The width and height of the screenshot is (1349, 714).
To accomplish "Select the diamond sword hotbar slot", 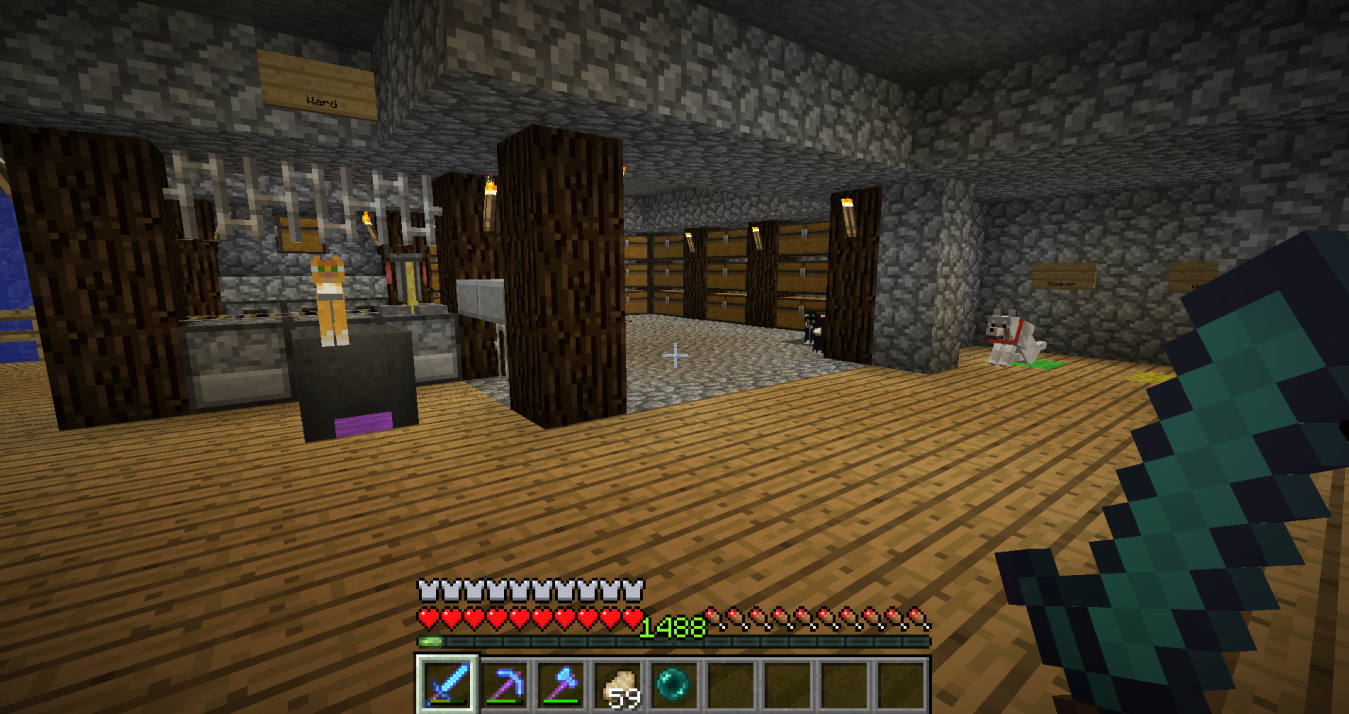I will [446, 684].
